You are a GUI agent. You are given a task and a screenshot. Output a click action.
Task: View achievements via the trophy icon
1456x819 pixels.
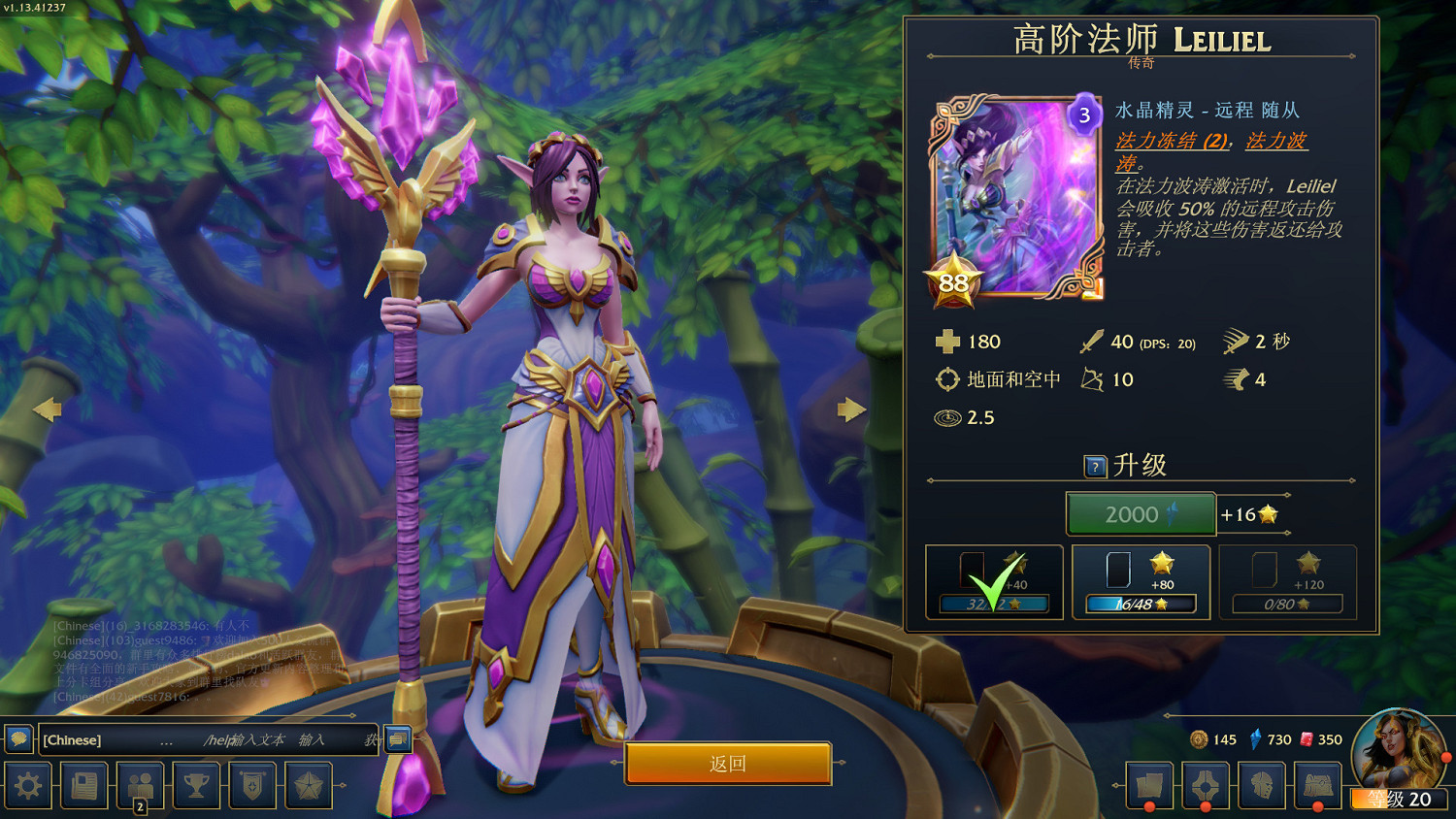tap(196, 785)
